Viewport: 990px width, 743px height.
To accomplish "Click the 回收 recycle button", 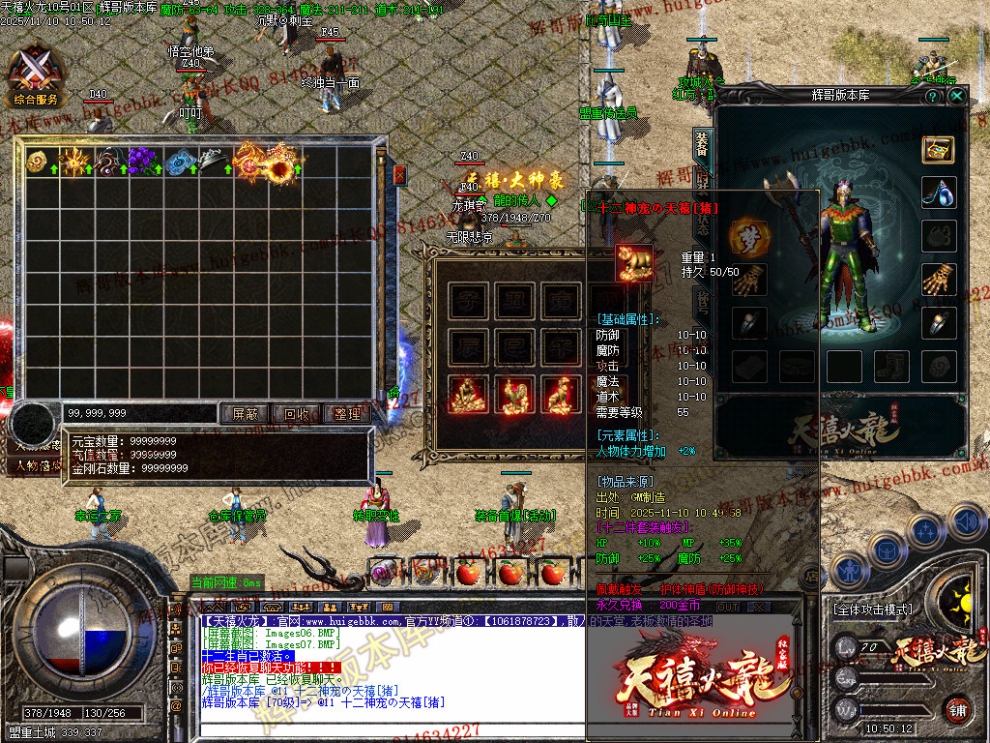I will [x=295, y=413].
